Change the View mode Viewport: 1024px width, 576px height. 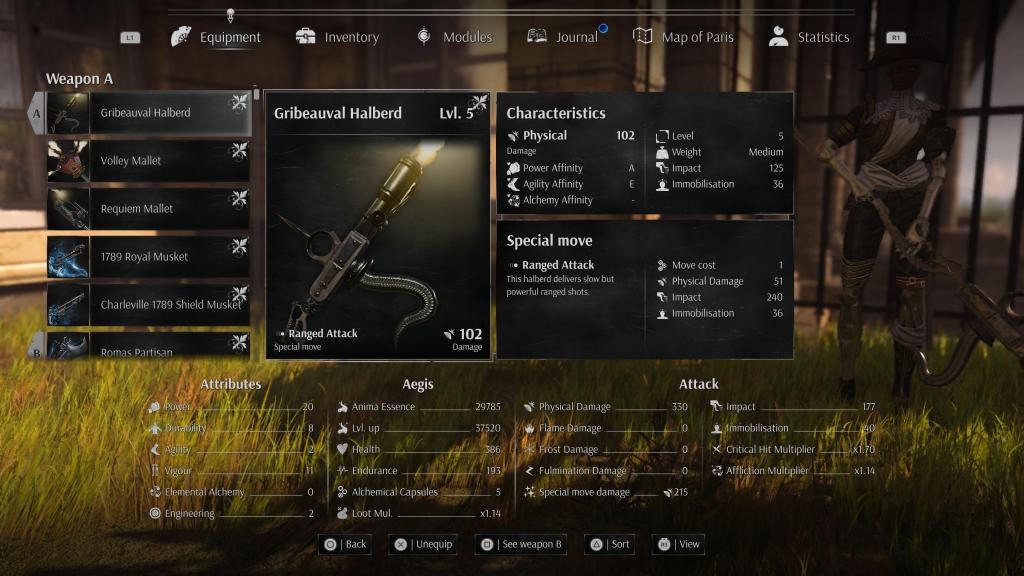coord(679,544)
